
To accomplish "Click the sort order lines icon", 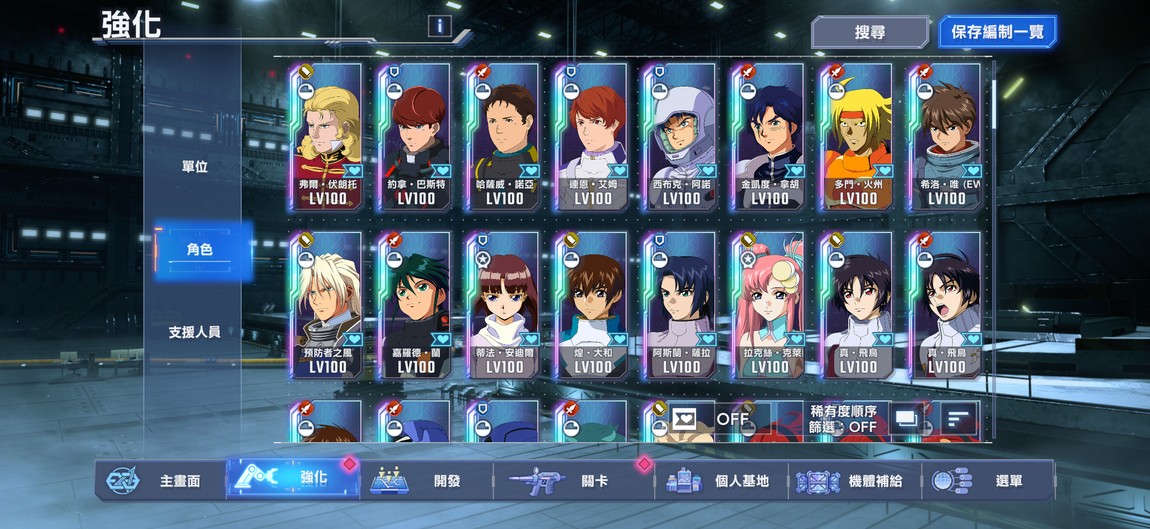I will [x=959, y=418].
